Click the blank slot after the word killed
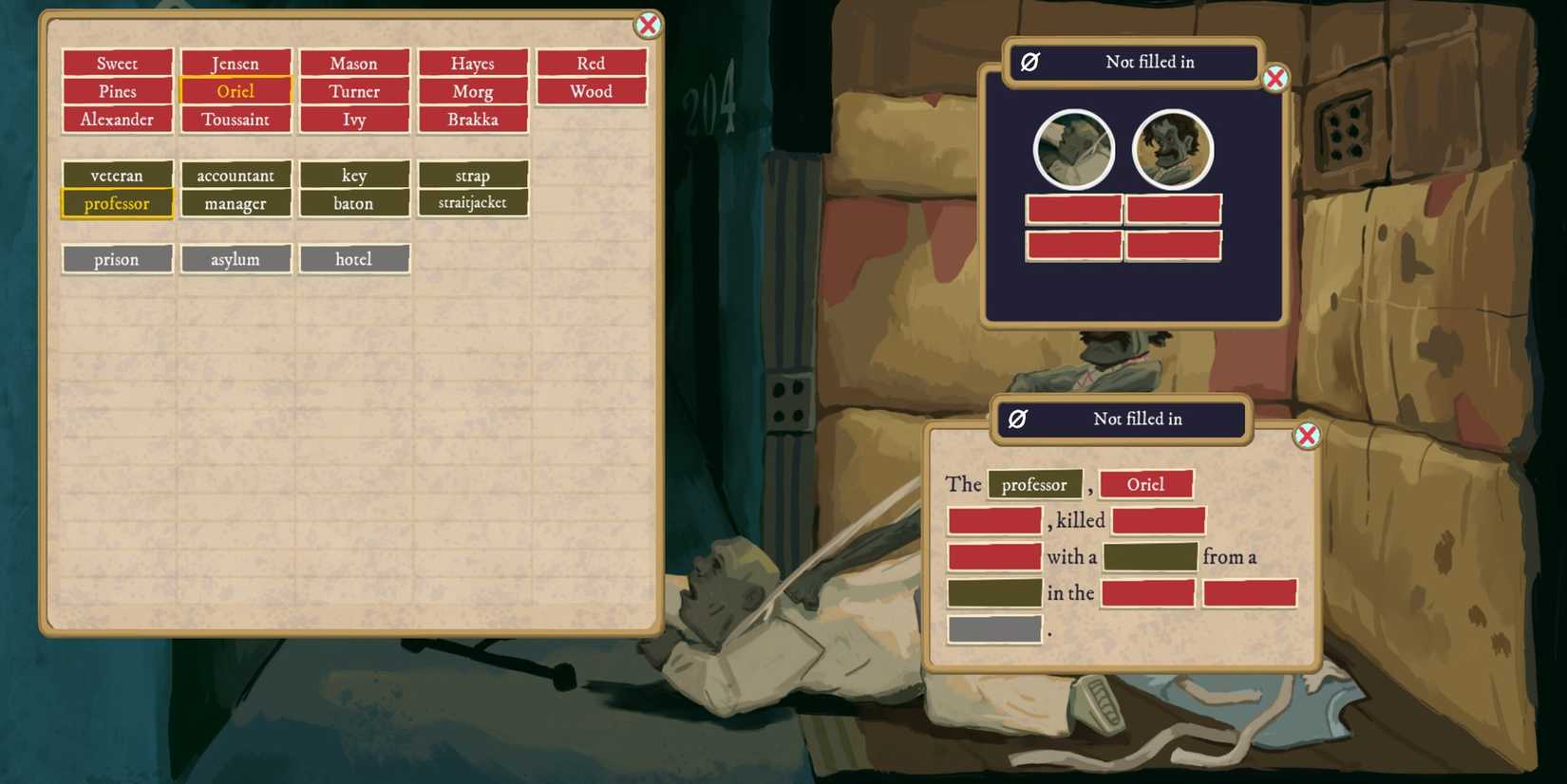Image resolution: width=1567 pixels, height=784 pixels. coord(1158,520)
